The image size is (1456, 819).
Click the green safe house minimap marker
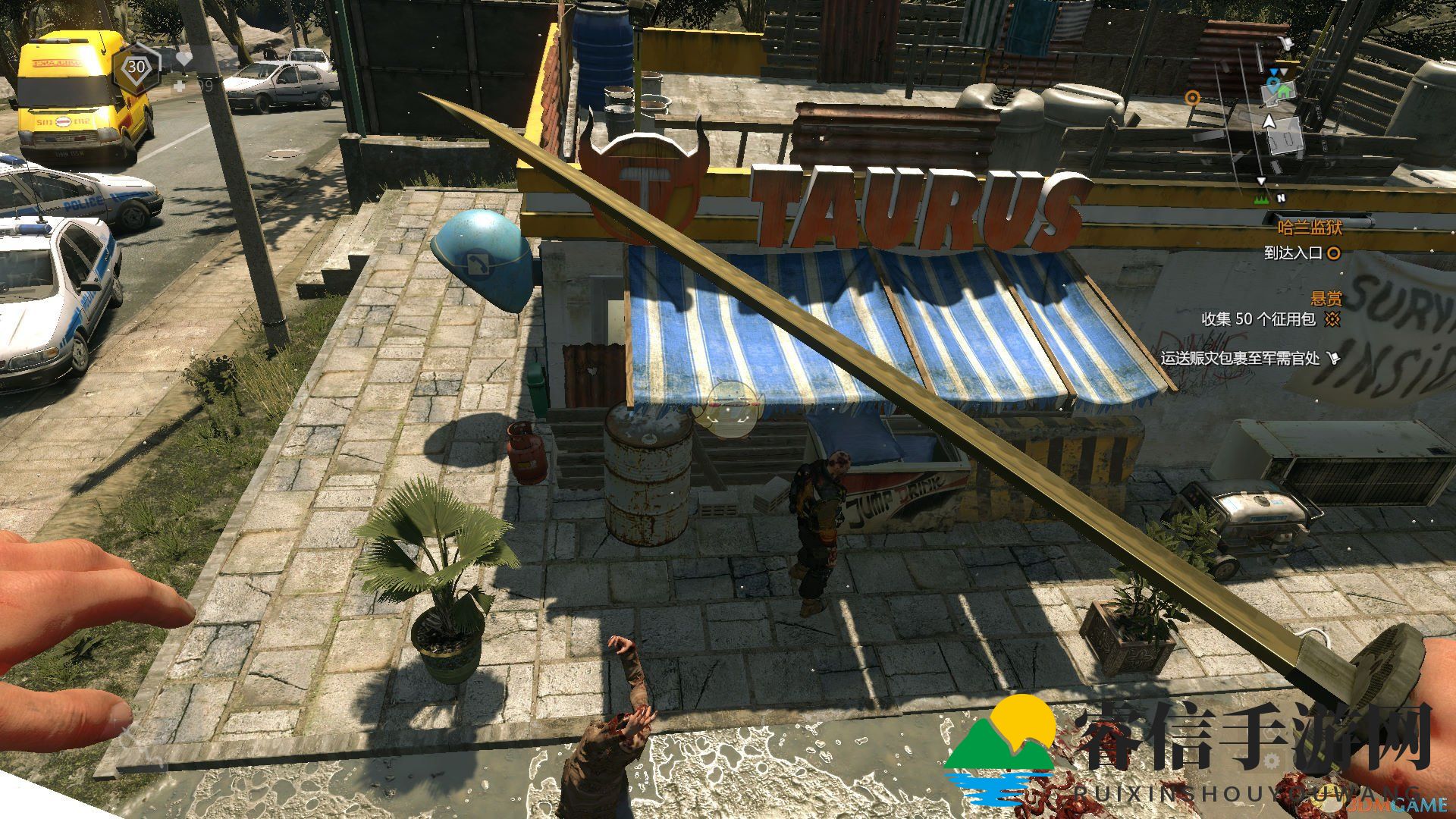coord(1283,91)
